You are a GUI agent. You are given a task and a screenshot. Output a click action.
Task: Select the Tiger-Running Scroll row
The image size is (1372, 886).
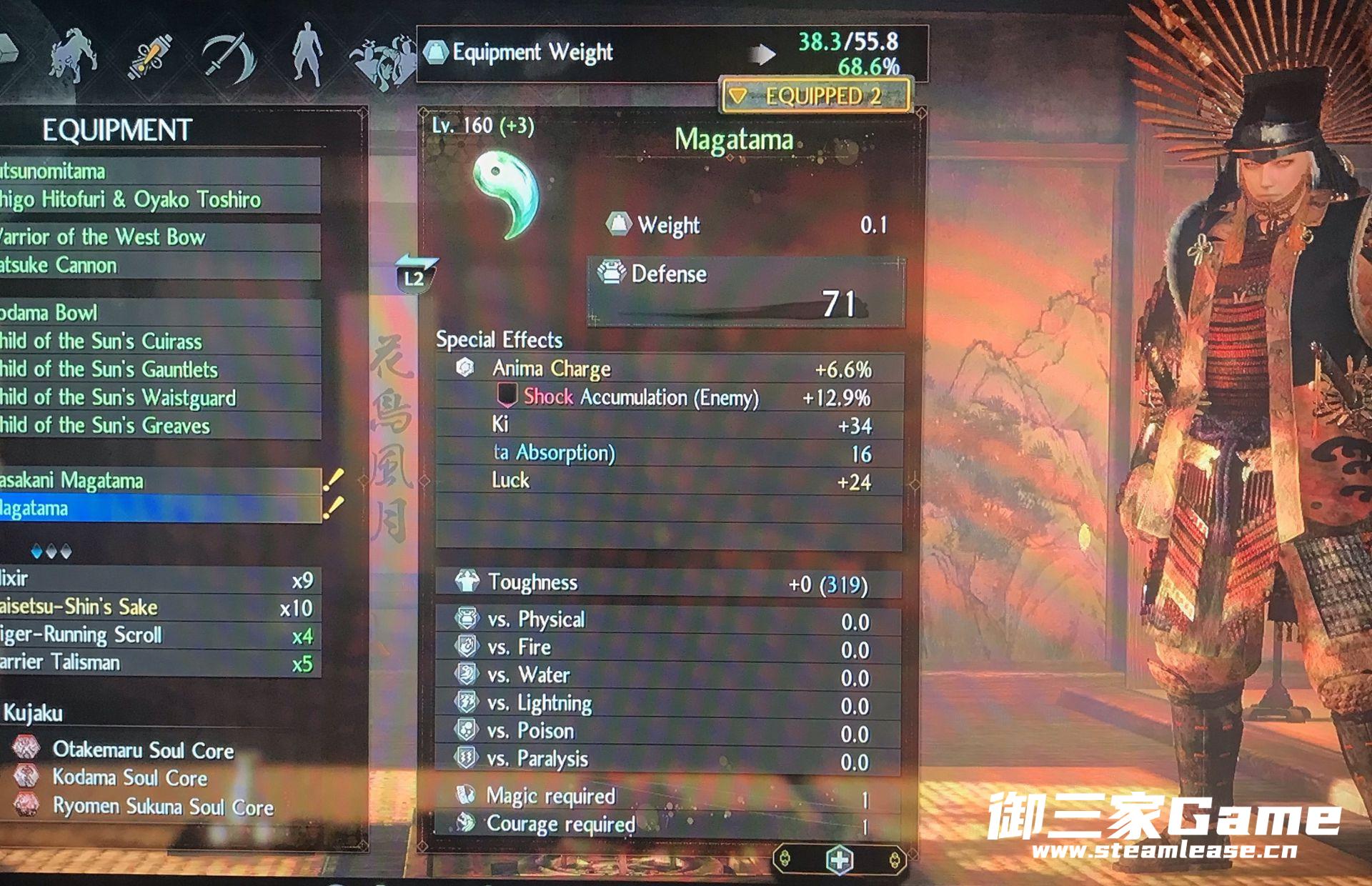(x=157, y=635)
